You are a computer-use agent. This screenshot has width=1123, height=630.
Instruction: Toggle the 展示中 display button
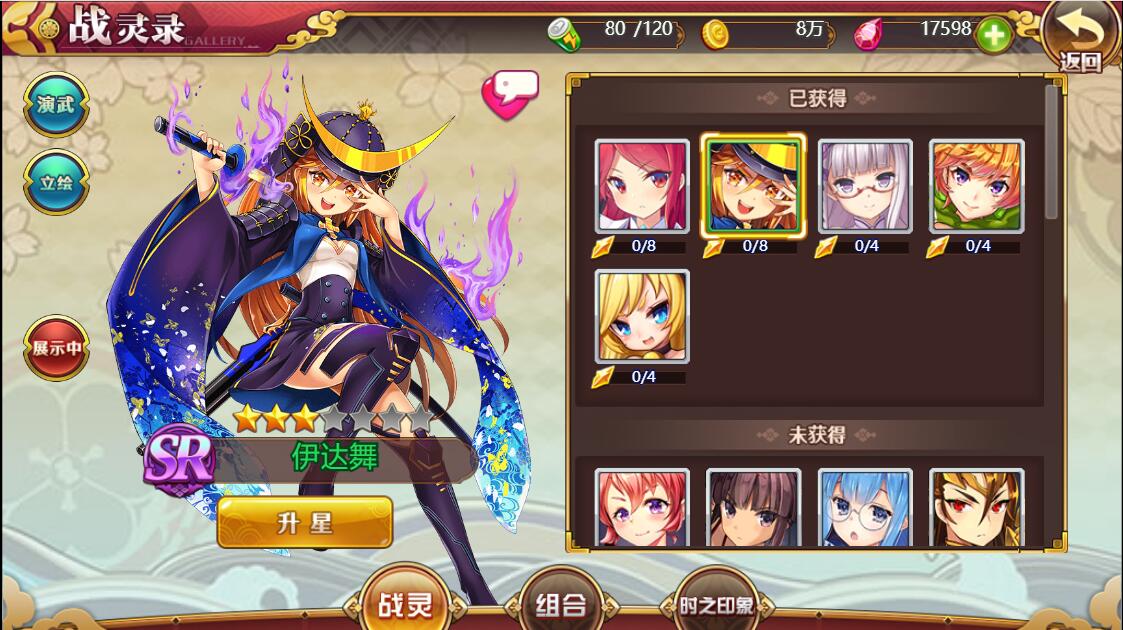pyautogui.click(x=56, y=348)
